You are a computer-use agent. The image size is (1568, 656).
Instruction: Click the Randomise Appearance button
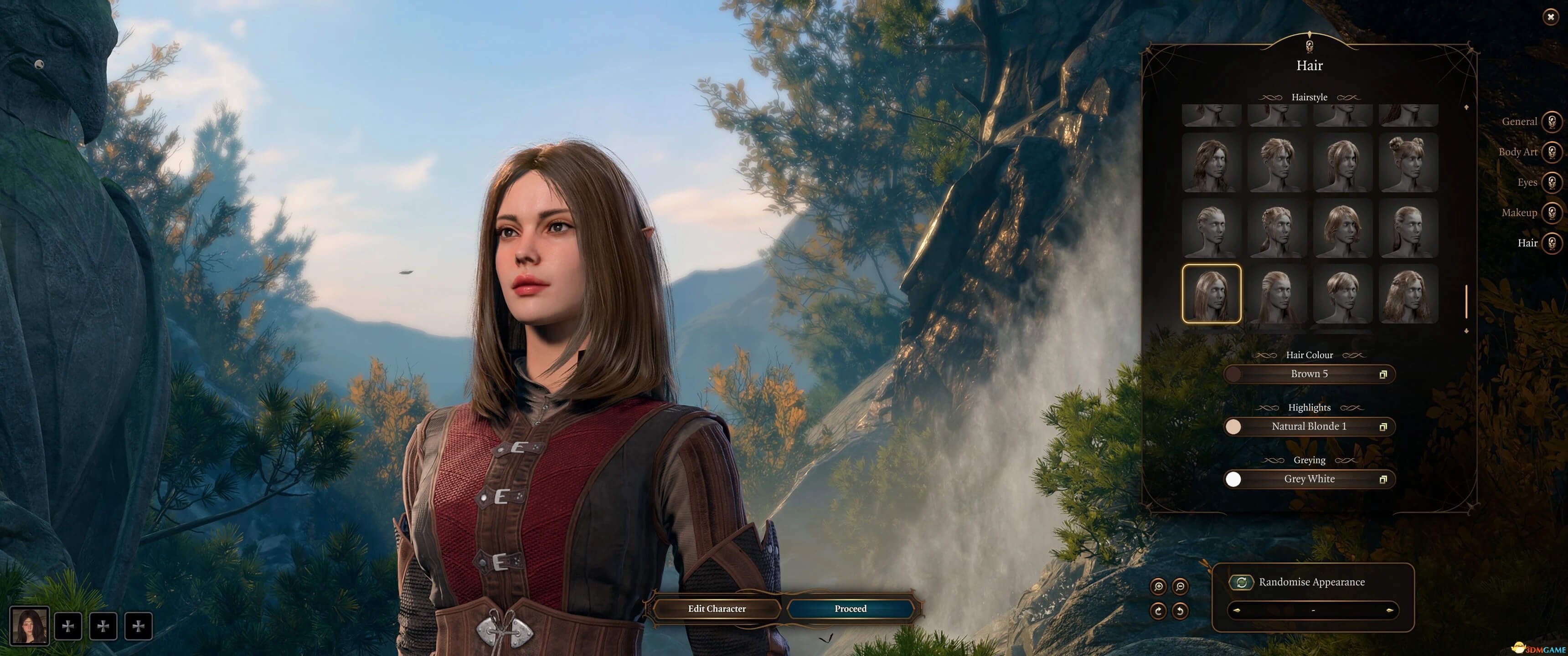click(x=1242, y=582)
